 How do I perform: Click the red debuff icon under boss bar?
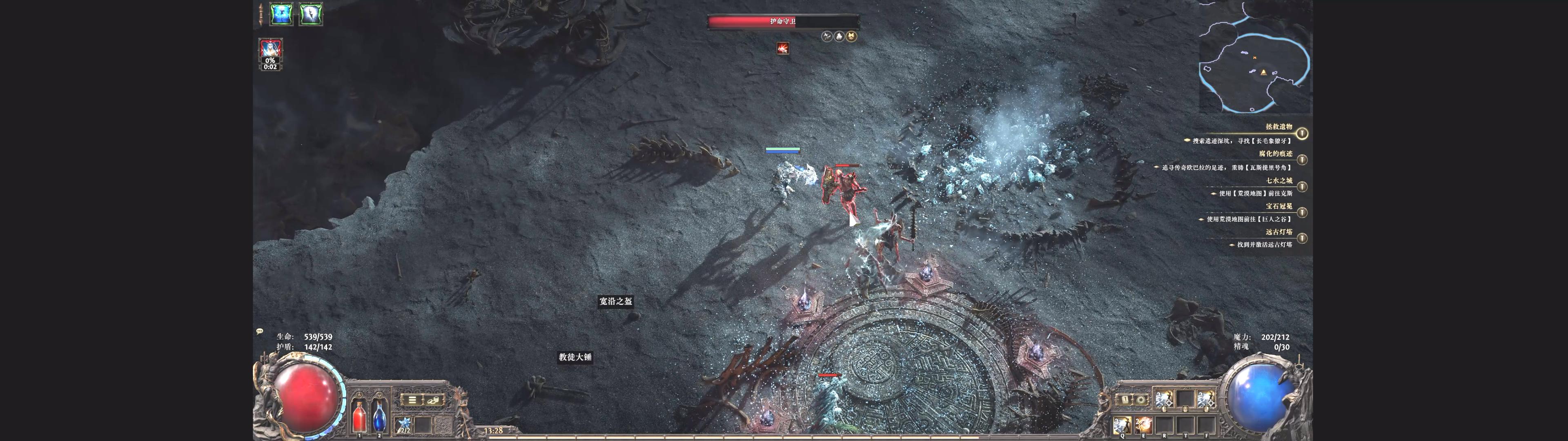(783, 48)
